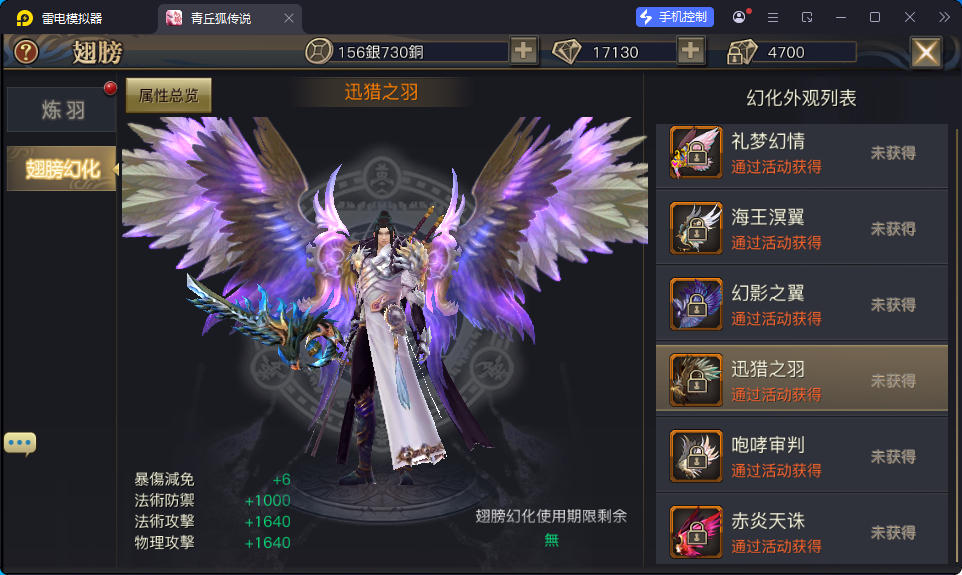Open the question mark help button

[x=26, y=52]
